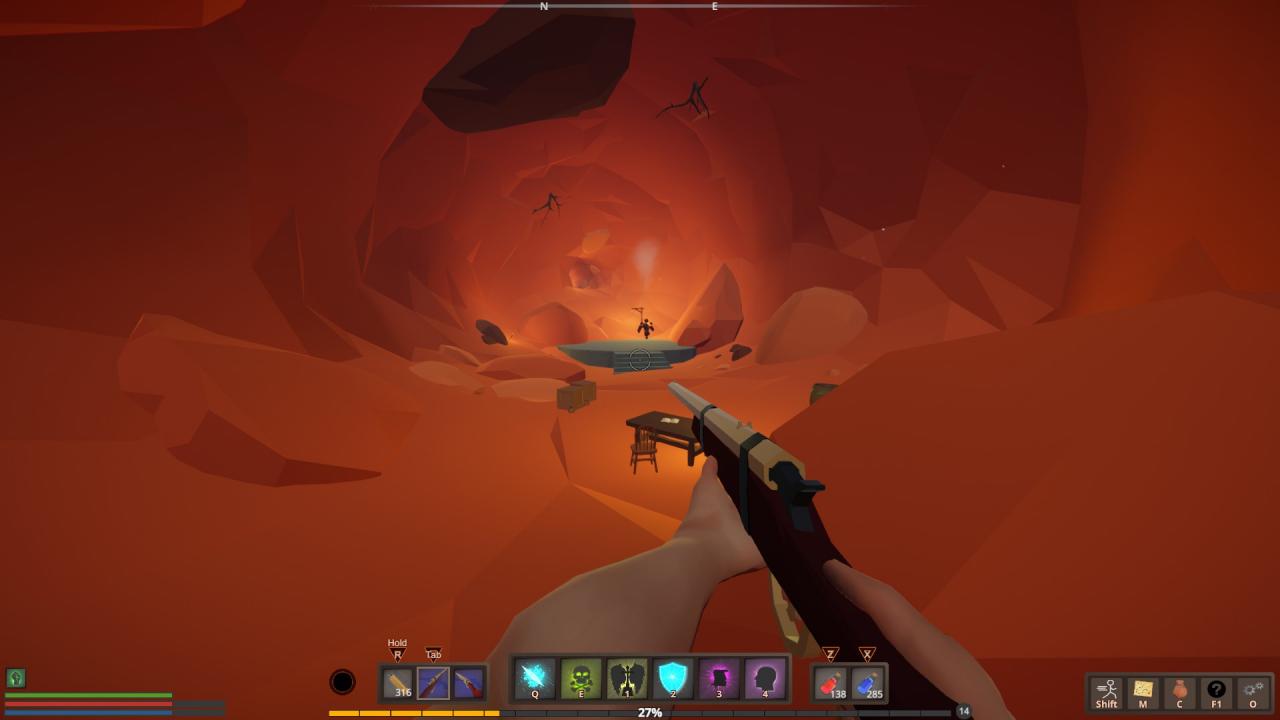Switch to the red shotgun weapon slot
This screenshot has width=1280, height=720.
(467, 683)
